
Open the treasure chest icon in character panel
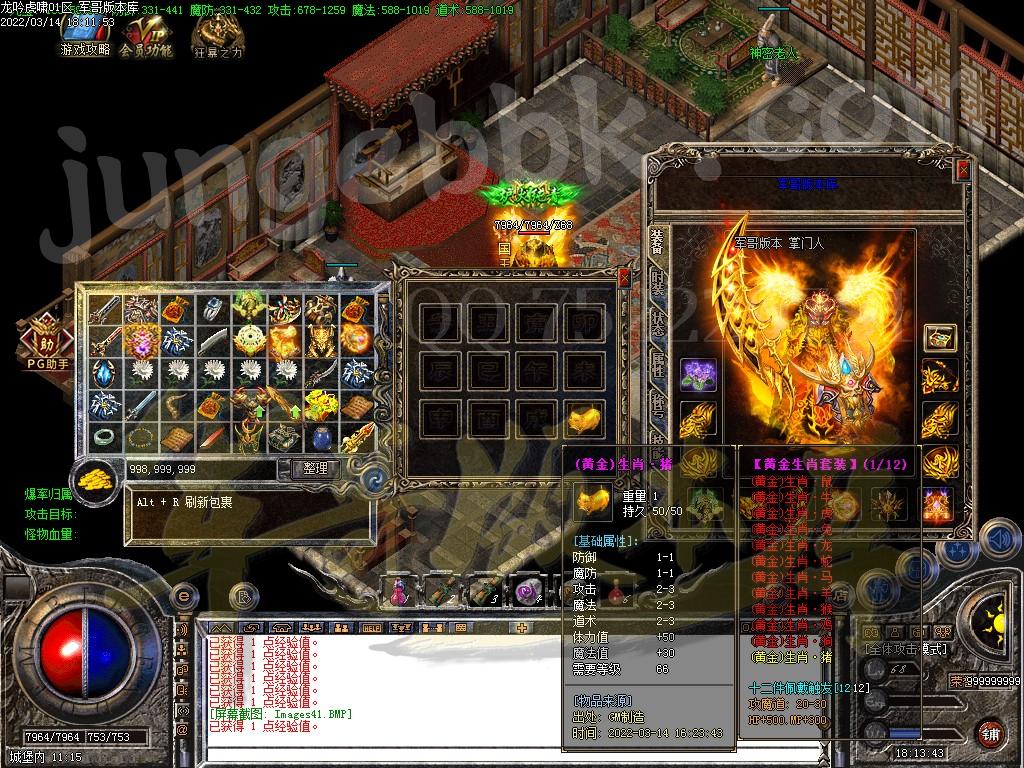[x=939, y=338]
